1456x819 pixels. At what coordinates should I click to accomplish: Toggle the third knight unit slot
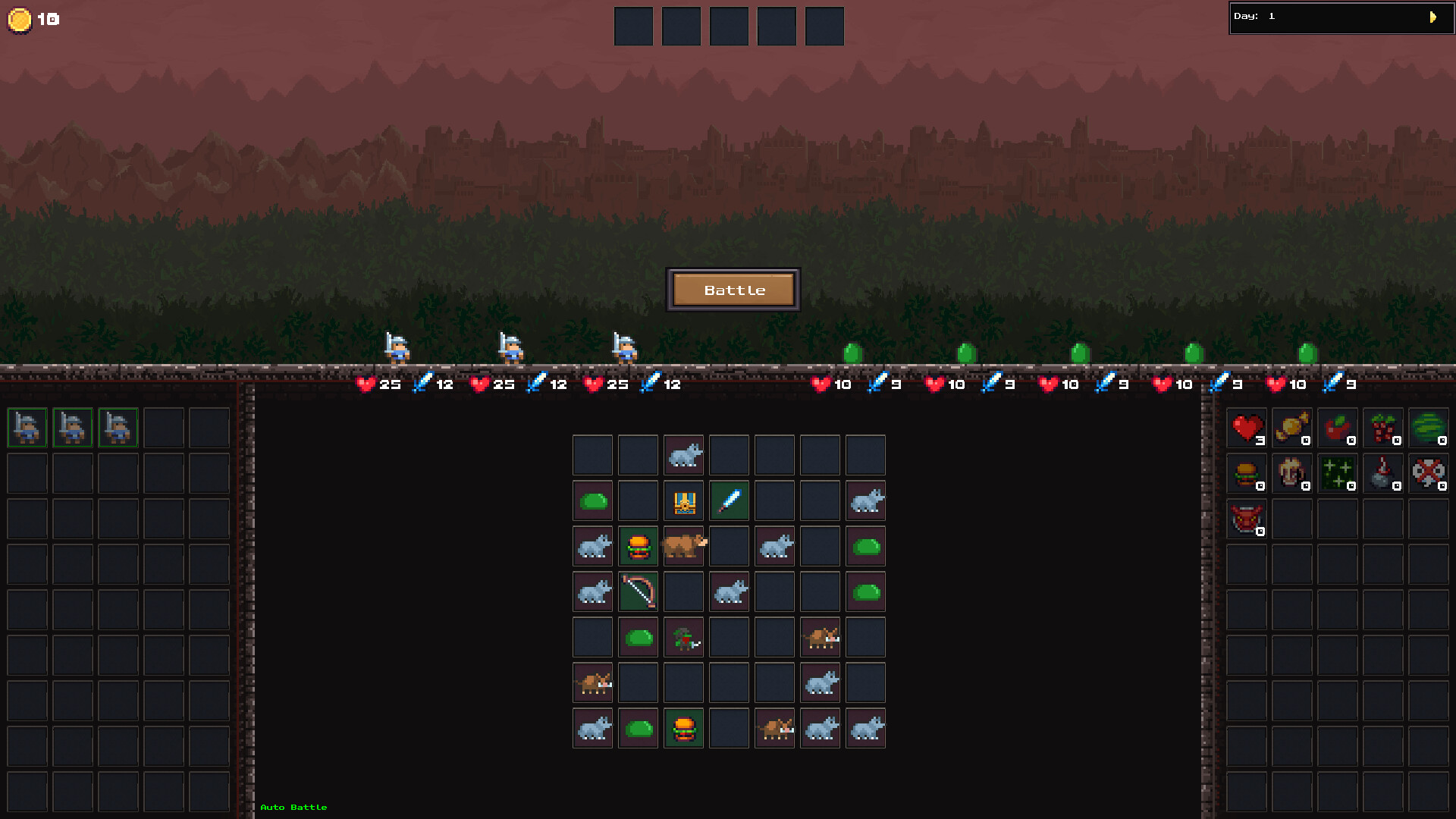(x=118, y=427)
